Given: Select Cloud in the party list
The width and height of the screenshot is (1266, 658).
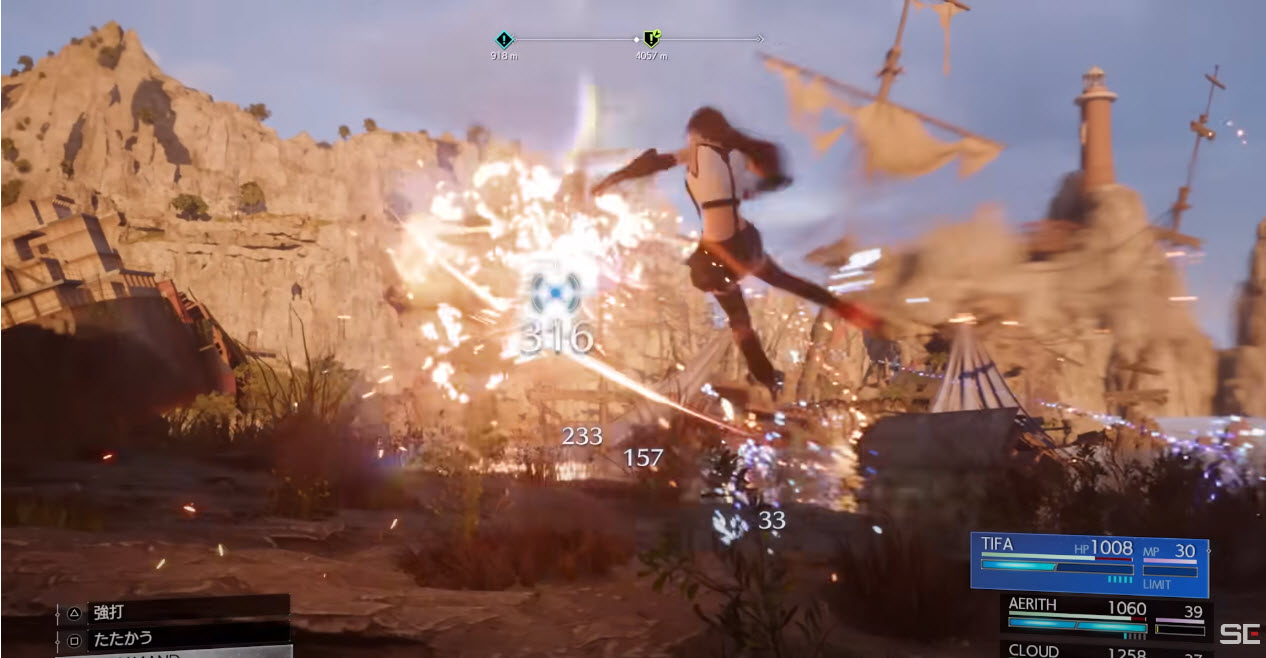Looking at the screenshot, I should tap(1105, 649).
